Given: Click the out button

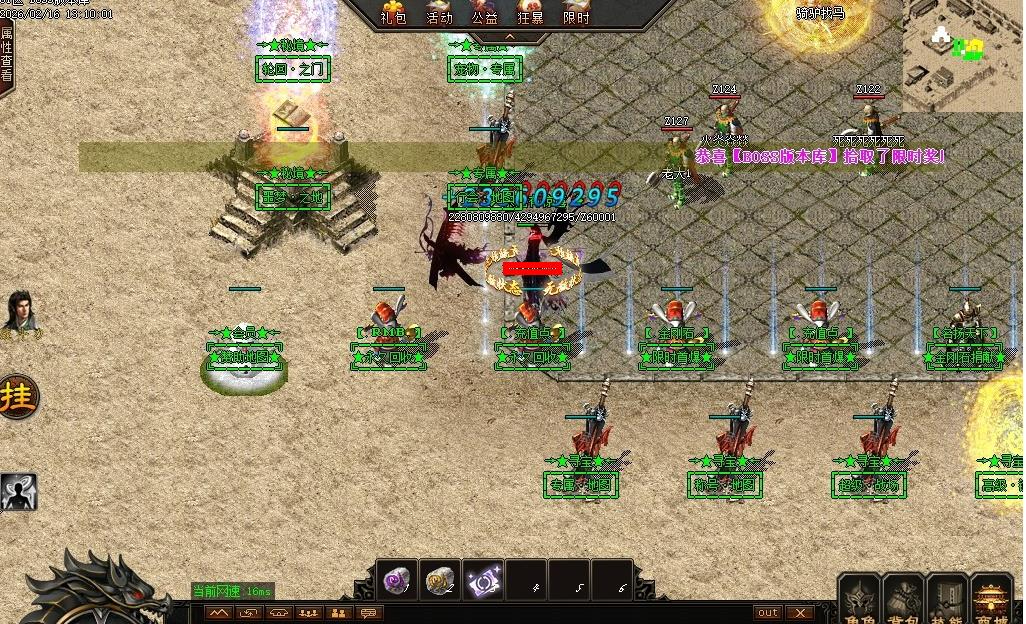Looking at the screenshot, I should (768, 612).
